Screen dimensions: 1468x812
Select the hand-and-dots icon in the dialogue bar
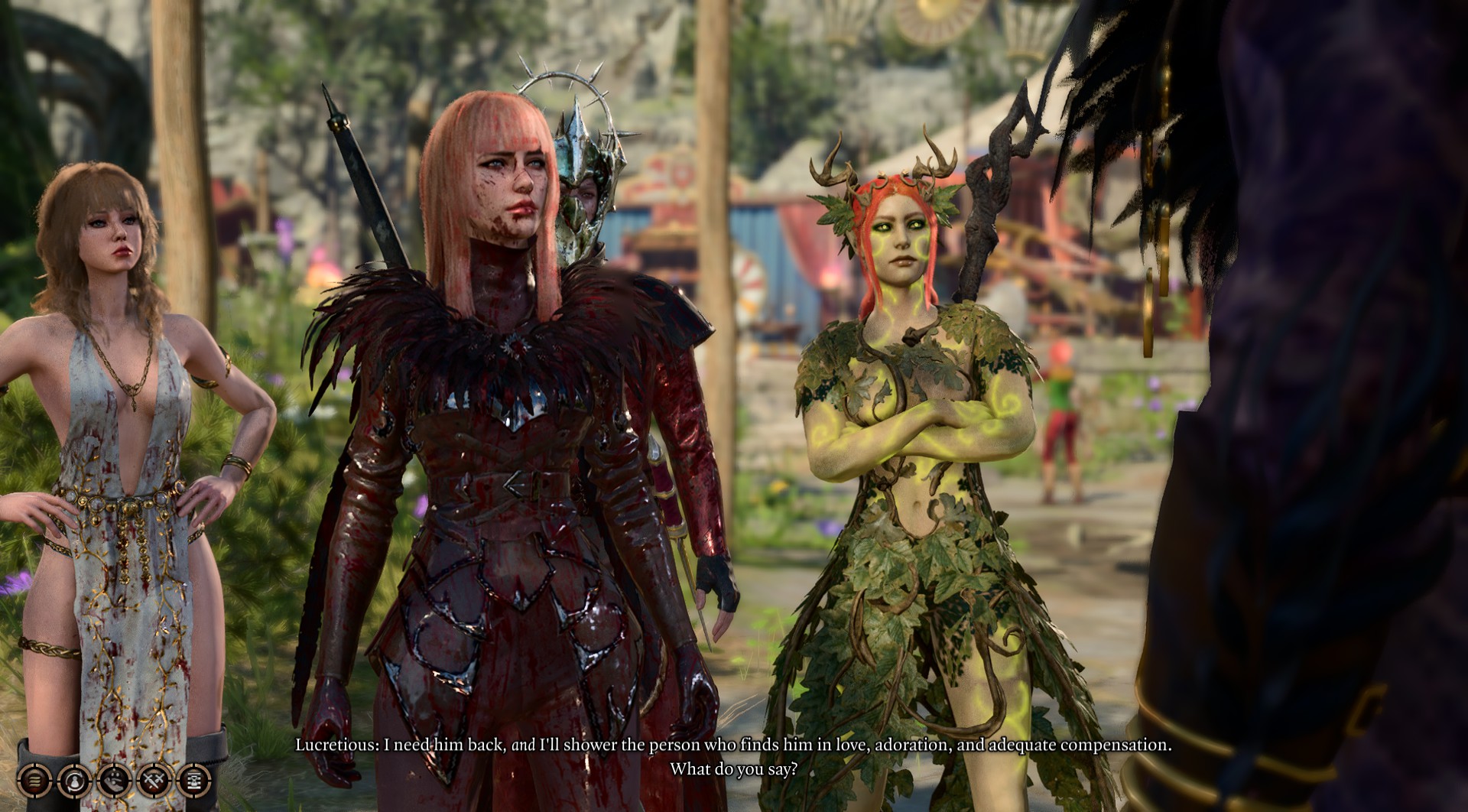113,780
